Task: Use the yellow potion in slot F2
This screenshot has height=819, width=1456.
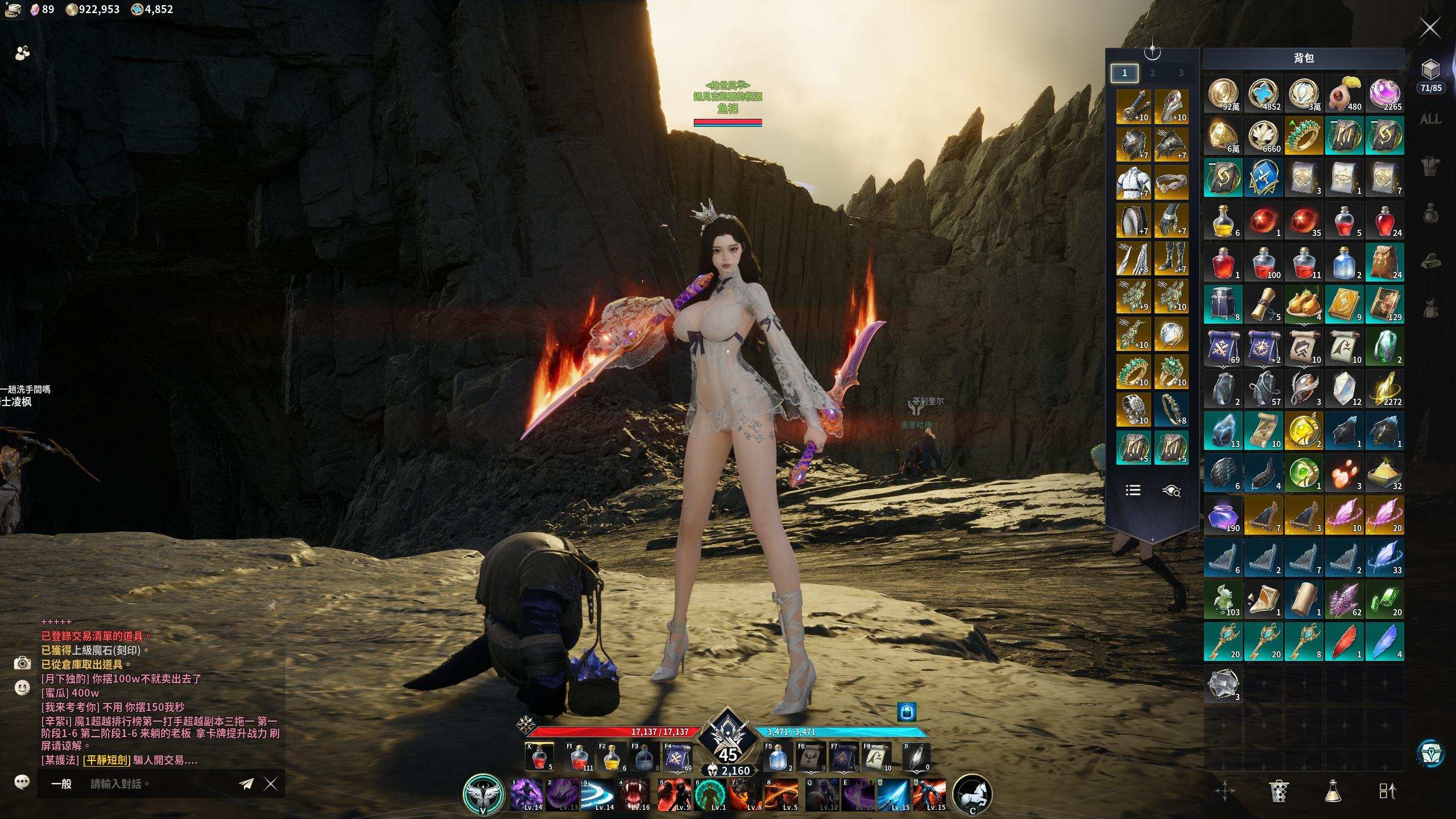Action: point(612,758)
